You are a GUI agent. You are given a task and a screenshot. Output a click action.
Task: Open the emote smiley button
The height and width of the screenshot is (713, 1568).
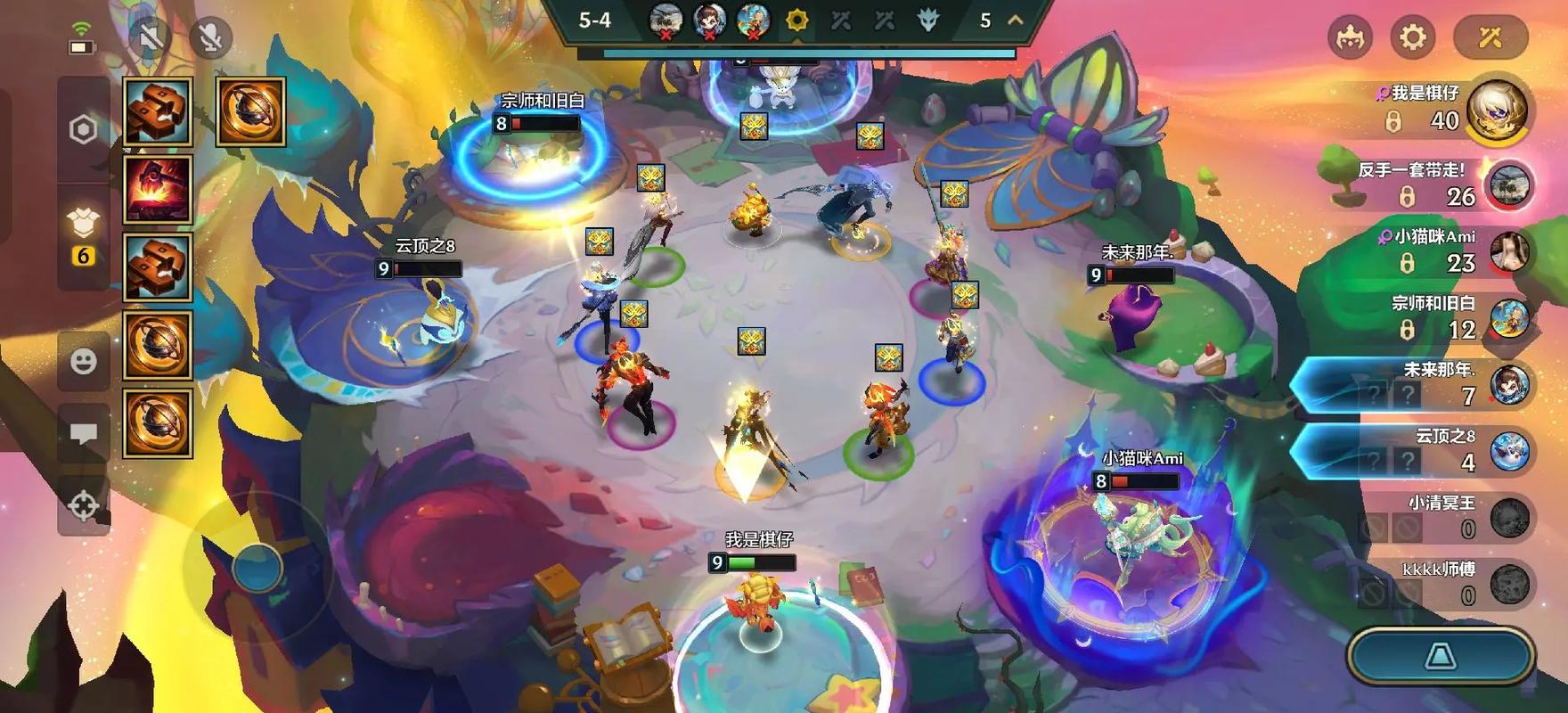click(83, 361)
